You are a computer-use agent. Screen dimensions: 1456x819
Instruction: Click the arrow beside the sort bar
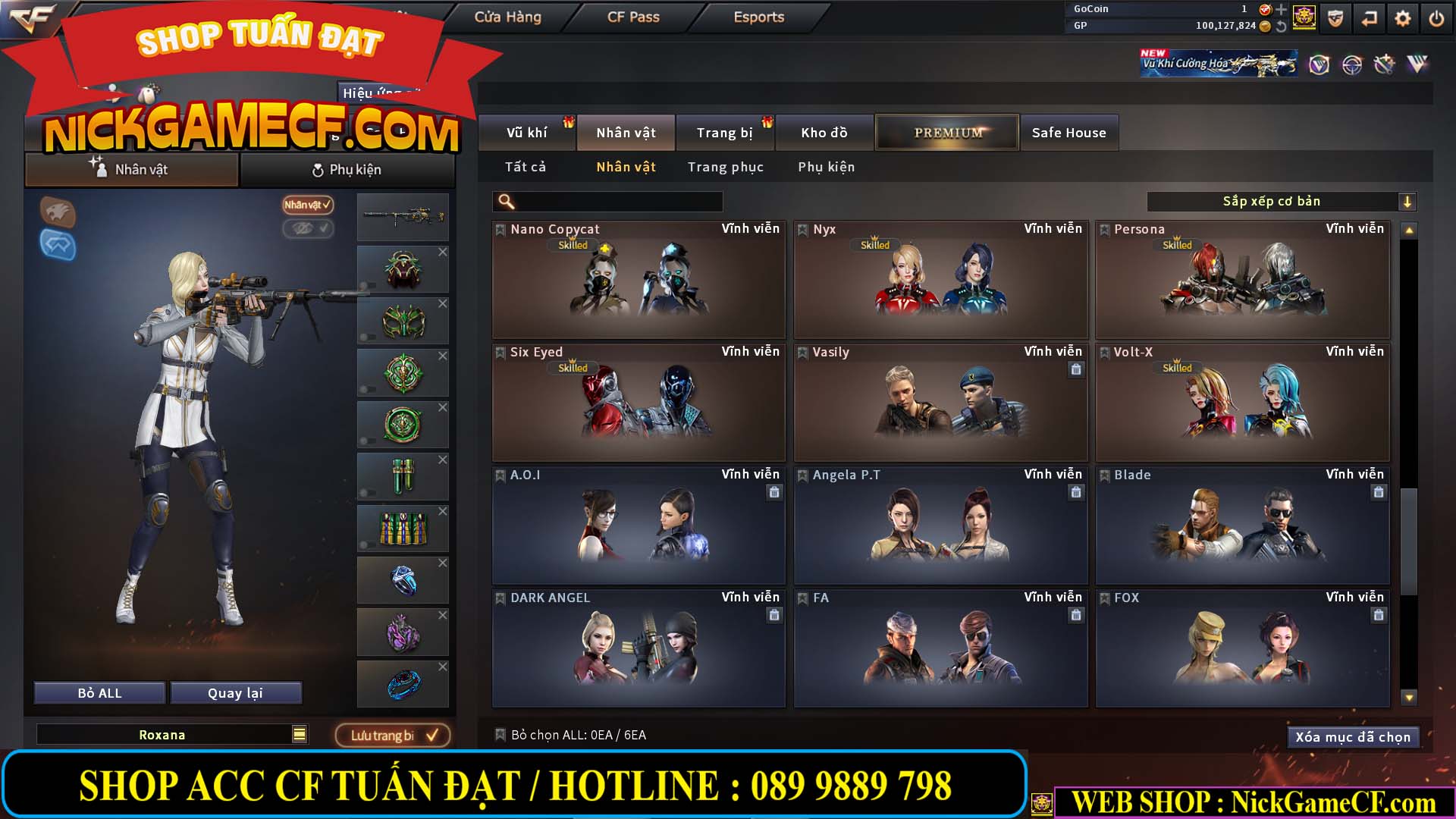point(1408,202)
